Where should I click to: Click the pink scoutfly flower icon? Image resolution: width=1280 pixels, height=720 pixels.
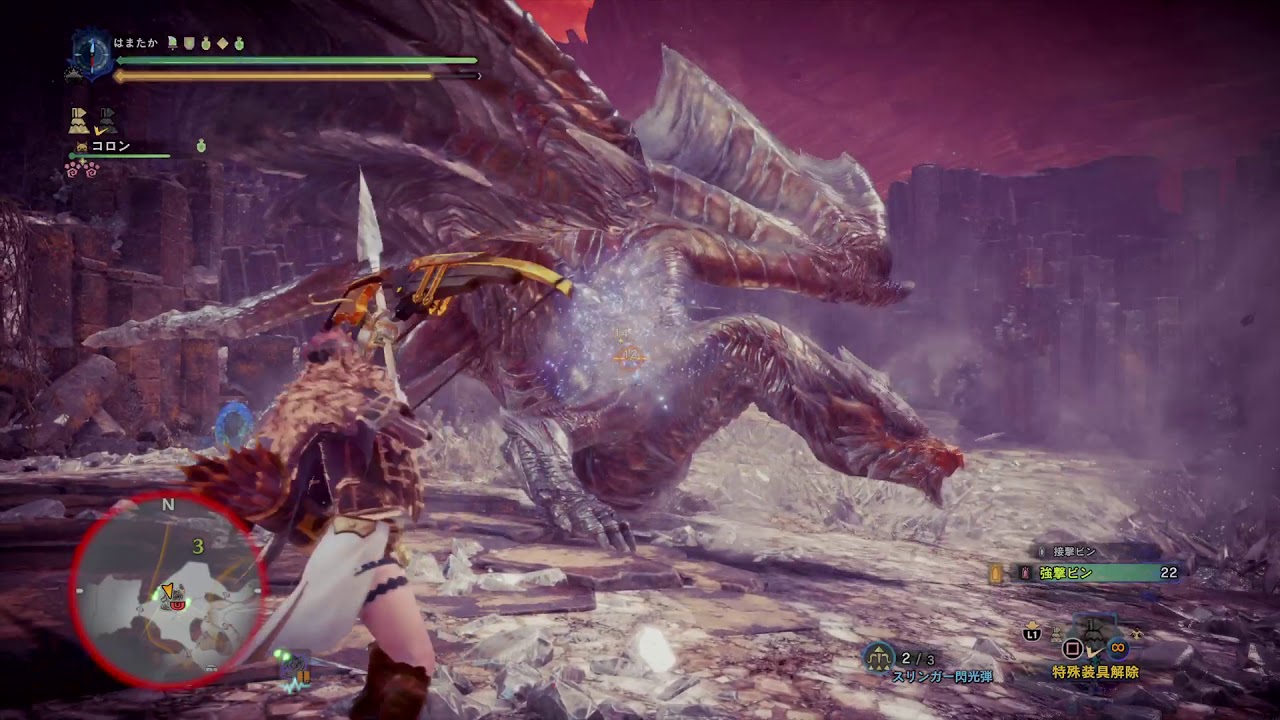pyautogui.click(x=82, y=169)
